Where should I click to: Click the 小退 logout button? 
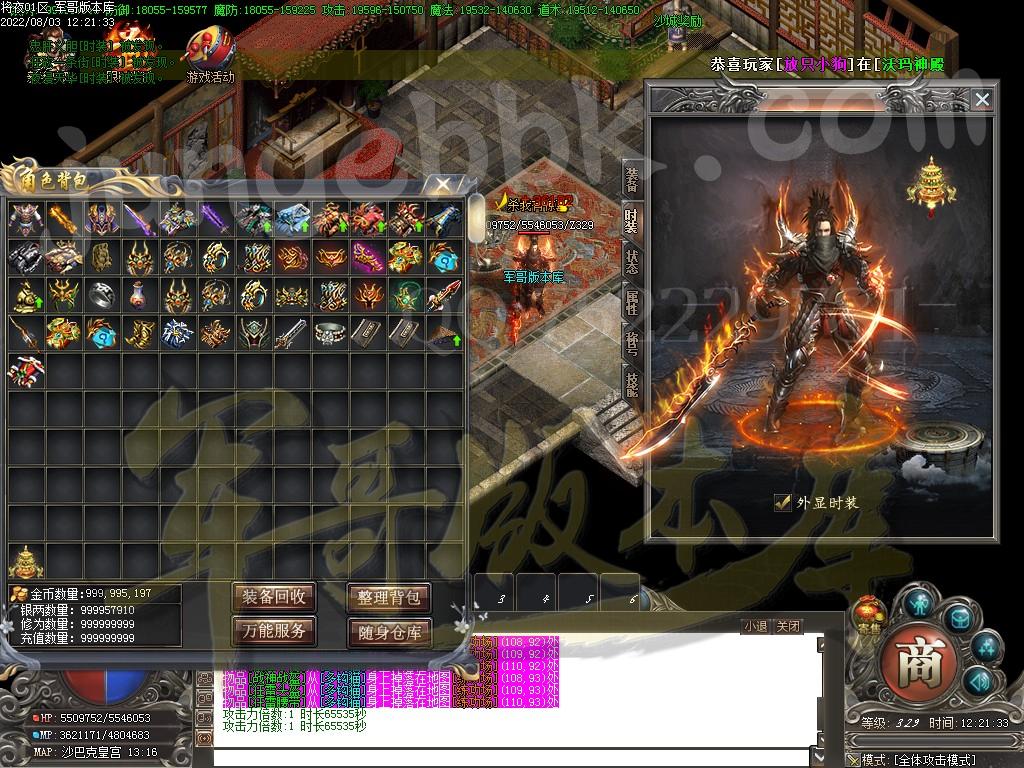coord(755,627)
